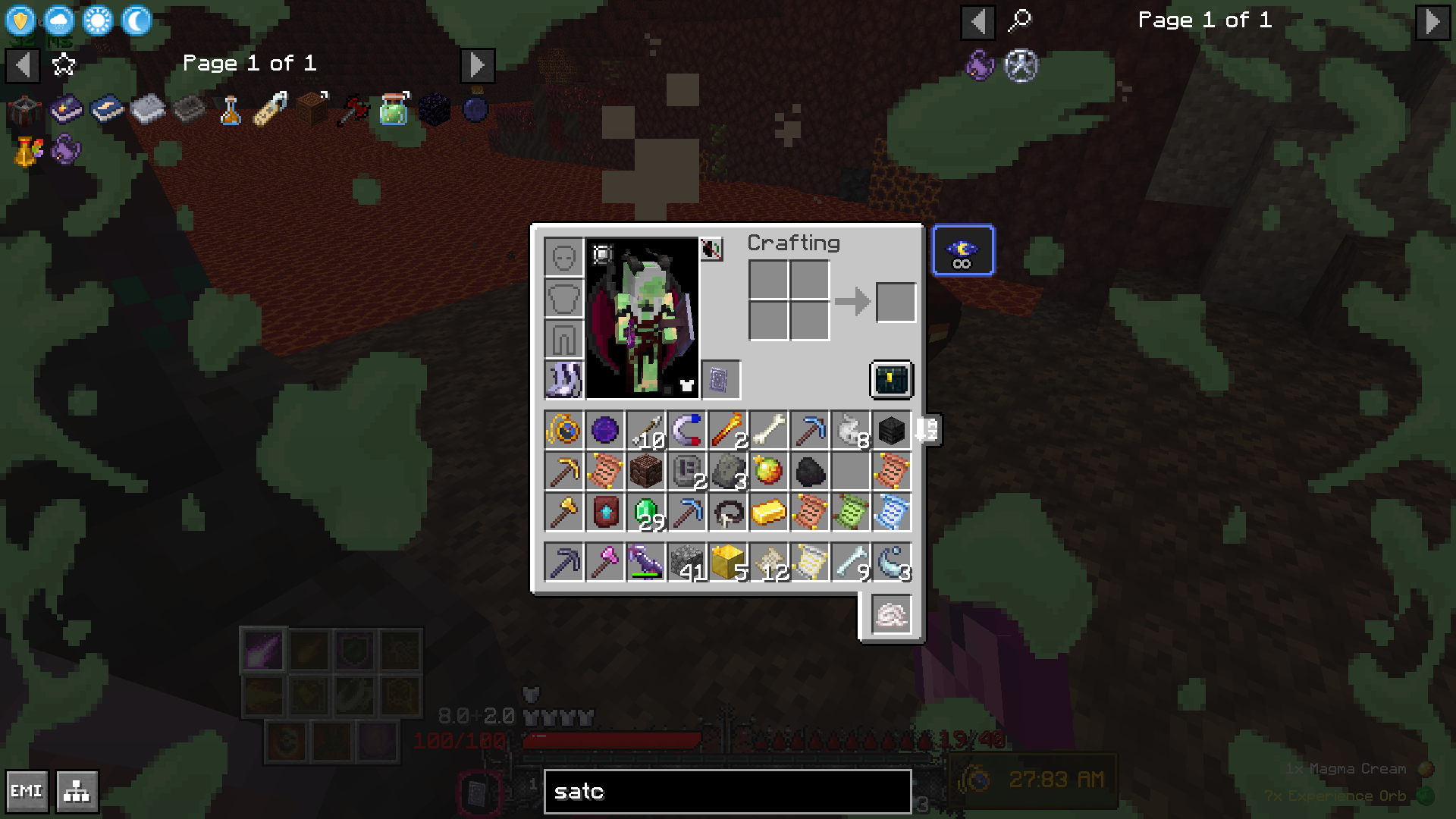The width and height of the screenshot is (1456, 819).
Task: Select the bone in inventory
Action: [x=768, y=431]
